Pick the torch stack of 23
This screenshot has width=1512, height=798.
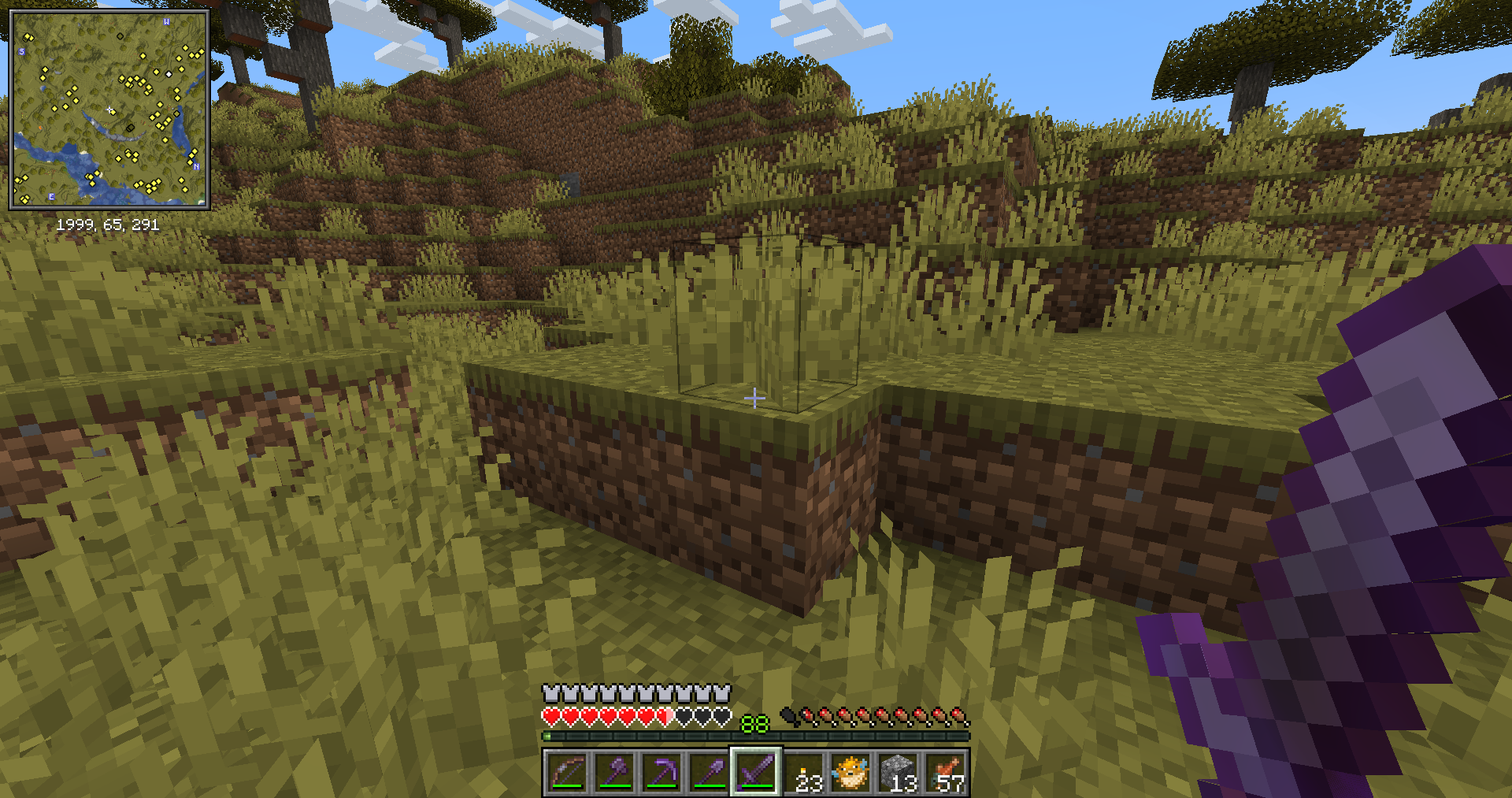pos(804,772)
